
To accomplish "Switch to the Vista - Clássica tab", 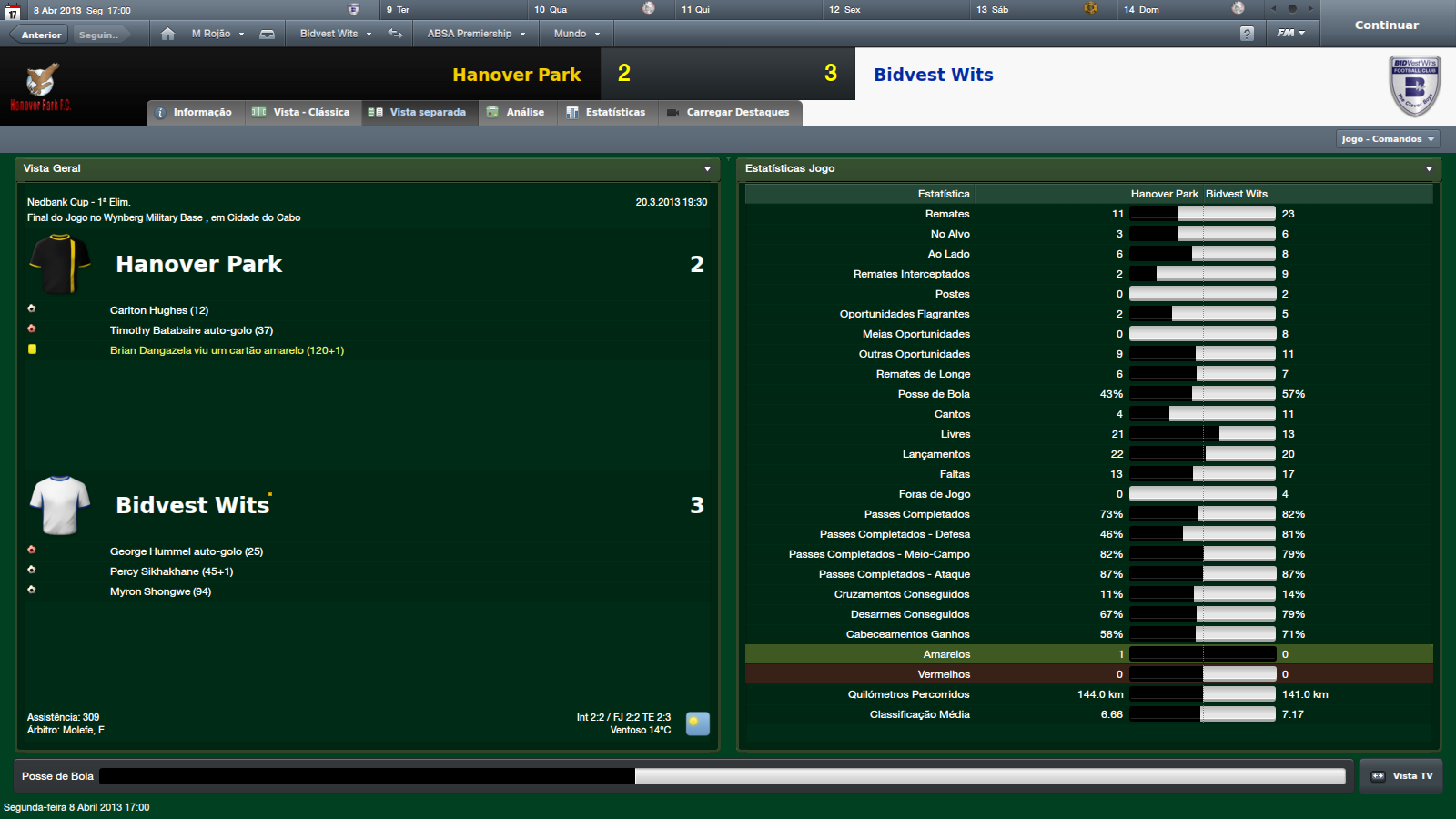I will [301, 113].
